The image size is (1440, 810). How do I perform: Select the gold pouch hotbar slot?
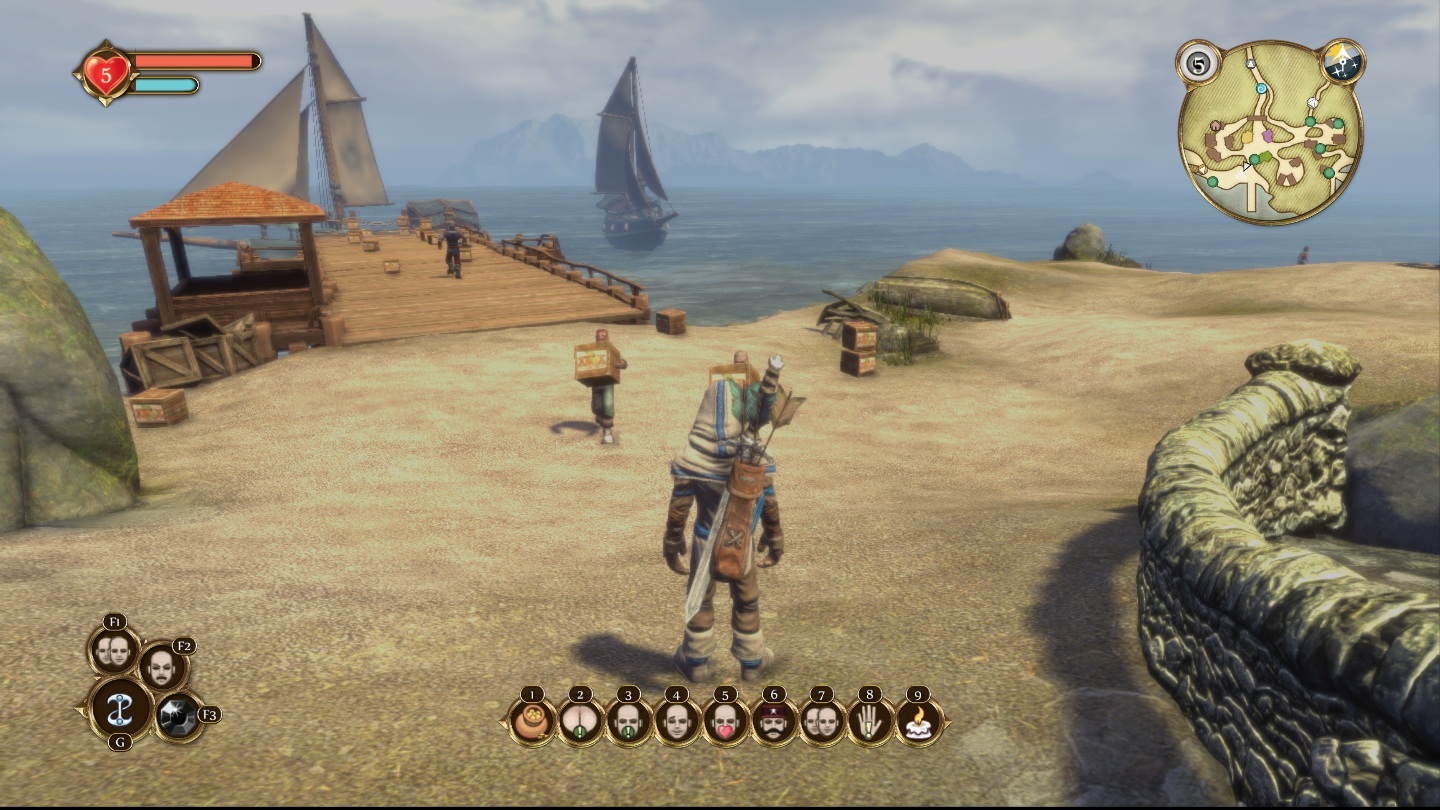click(532, 721)
